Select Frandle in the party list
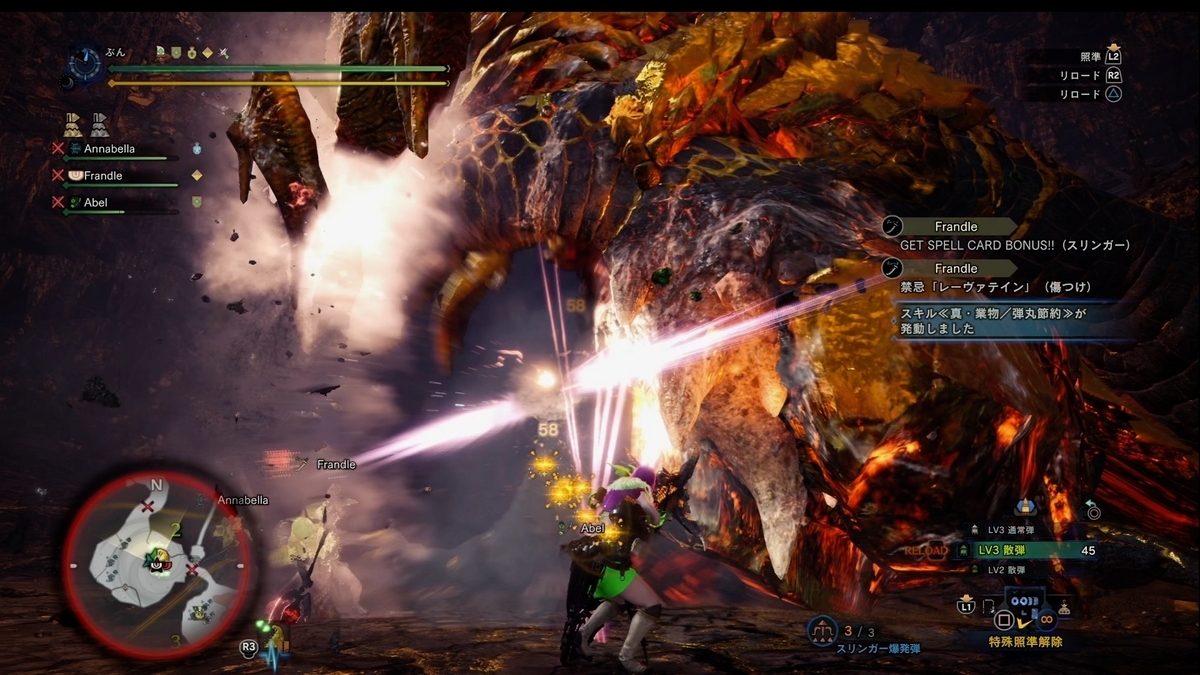Screen dimensions: 1200x675 (x=103, y=176)
